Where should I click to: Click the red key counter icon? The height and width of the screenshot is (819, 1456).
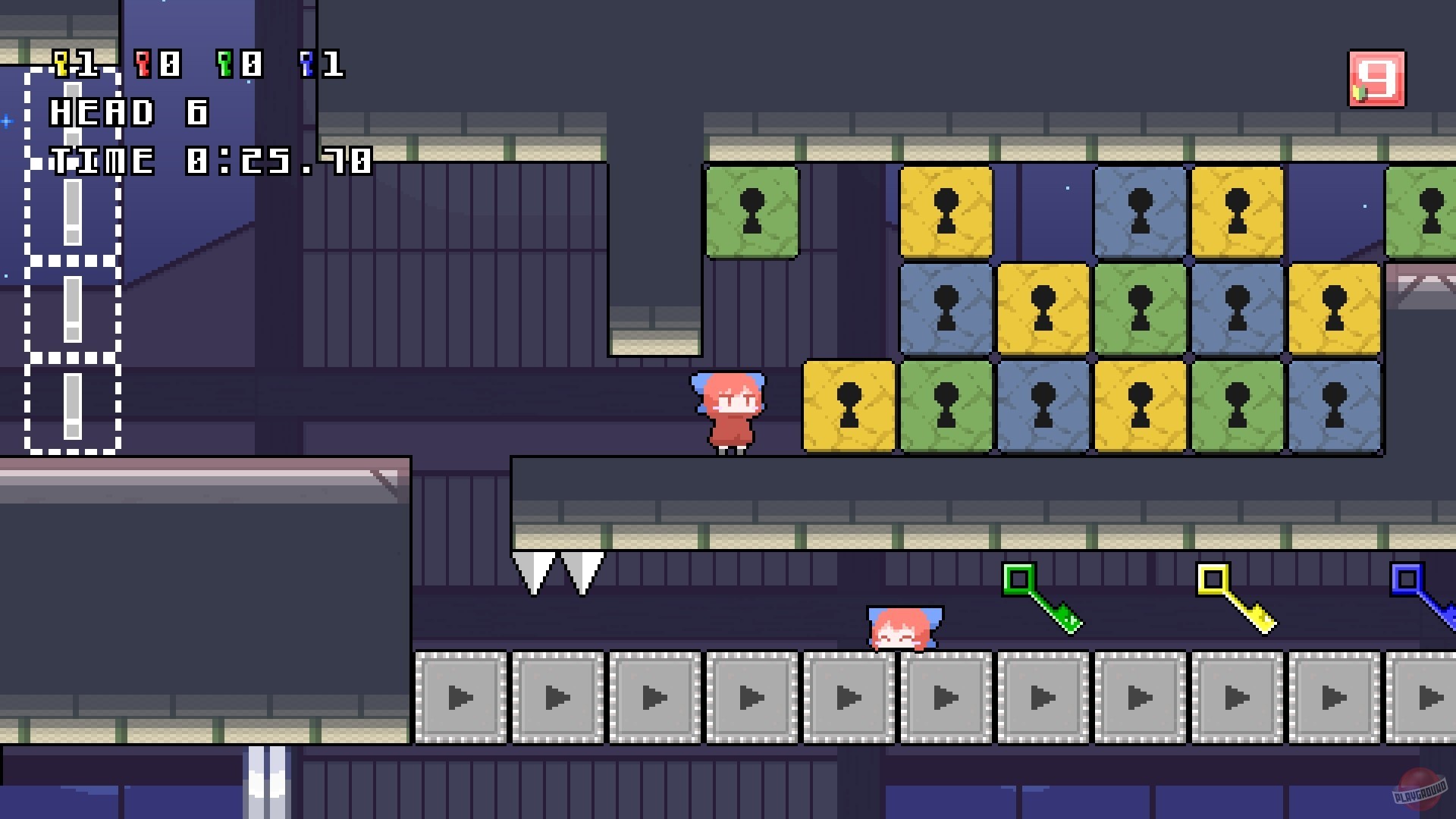(x=141, y=64)
